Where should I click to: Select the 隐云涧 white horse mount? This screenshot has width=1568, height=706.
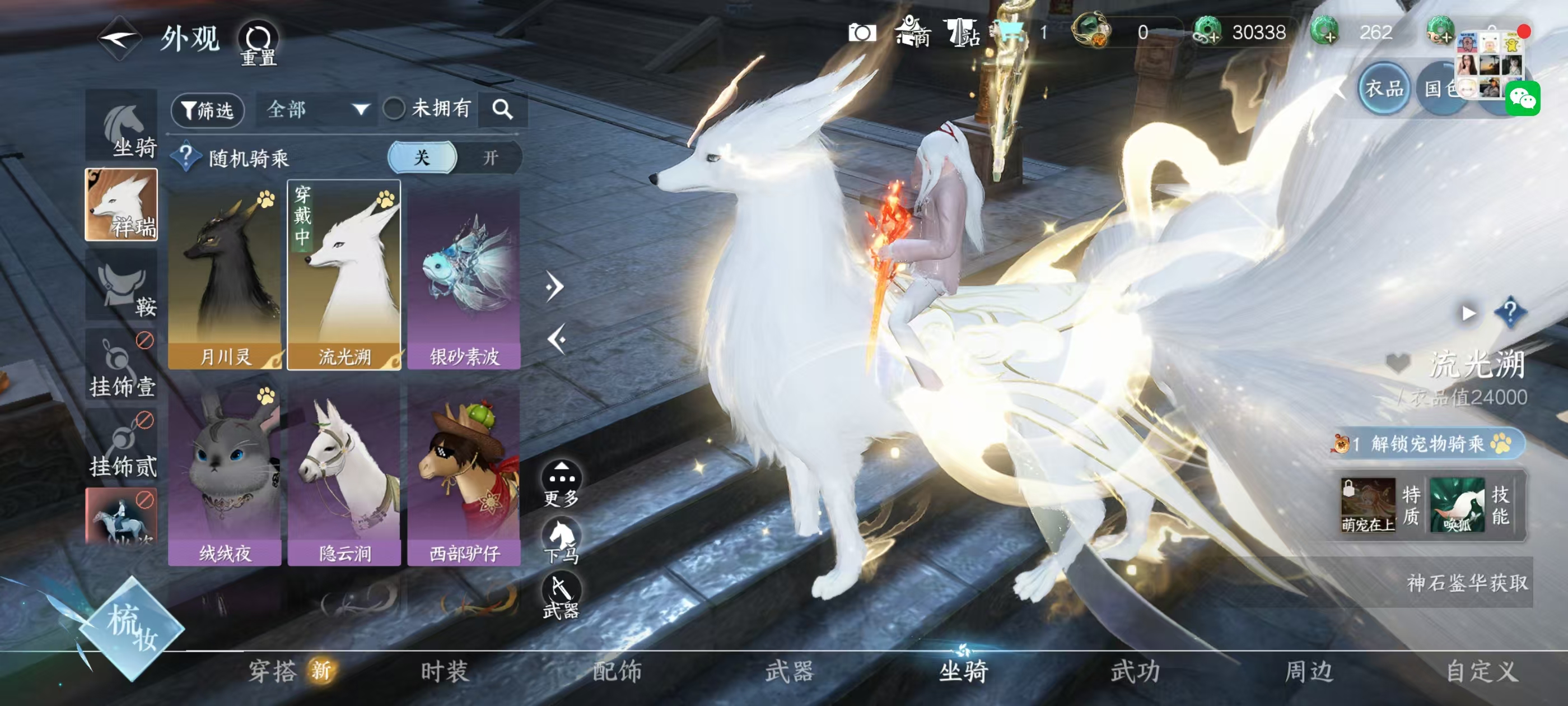pos(344,474)
